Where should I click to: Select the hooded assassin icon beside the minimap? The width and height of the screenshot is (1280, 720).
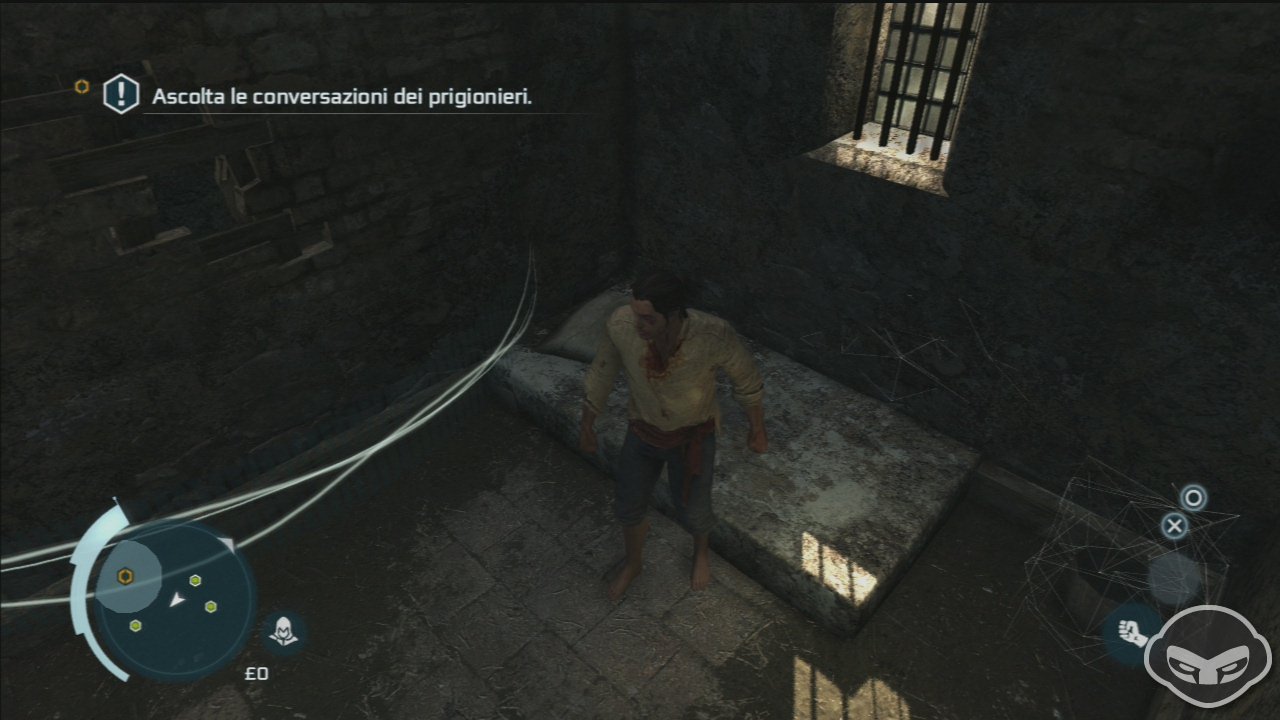pos(285,632)
